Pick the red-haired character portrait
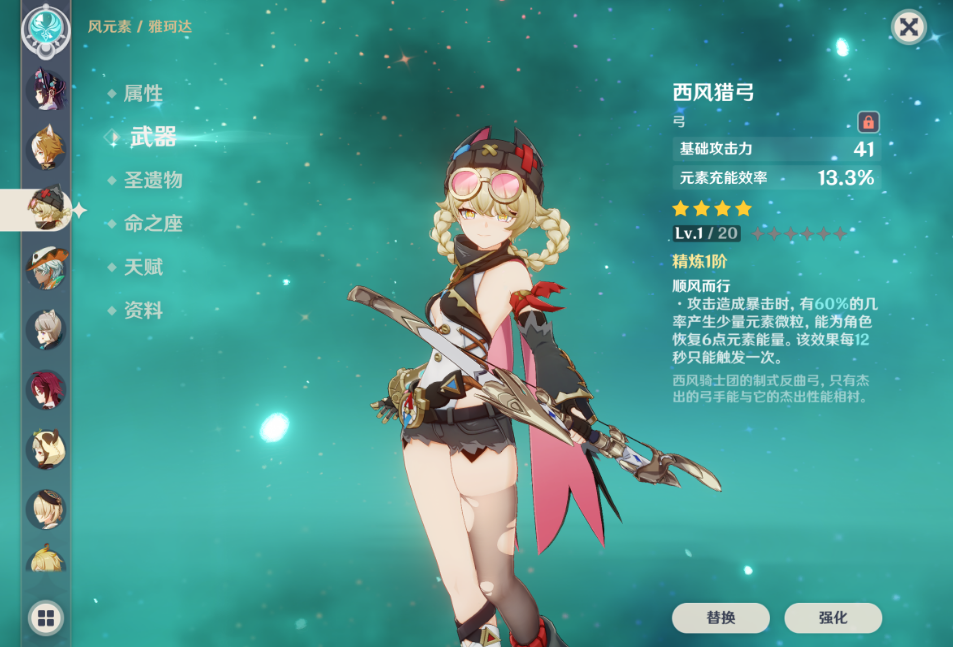The width and height of the screenshot is (953, 647). click(x=45, y=390)
